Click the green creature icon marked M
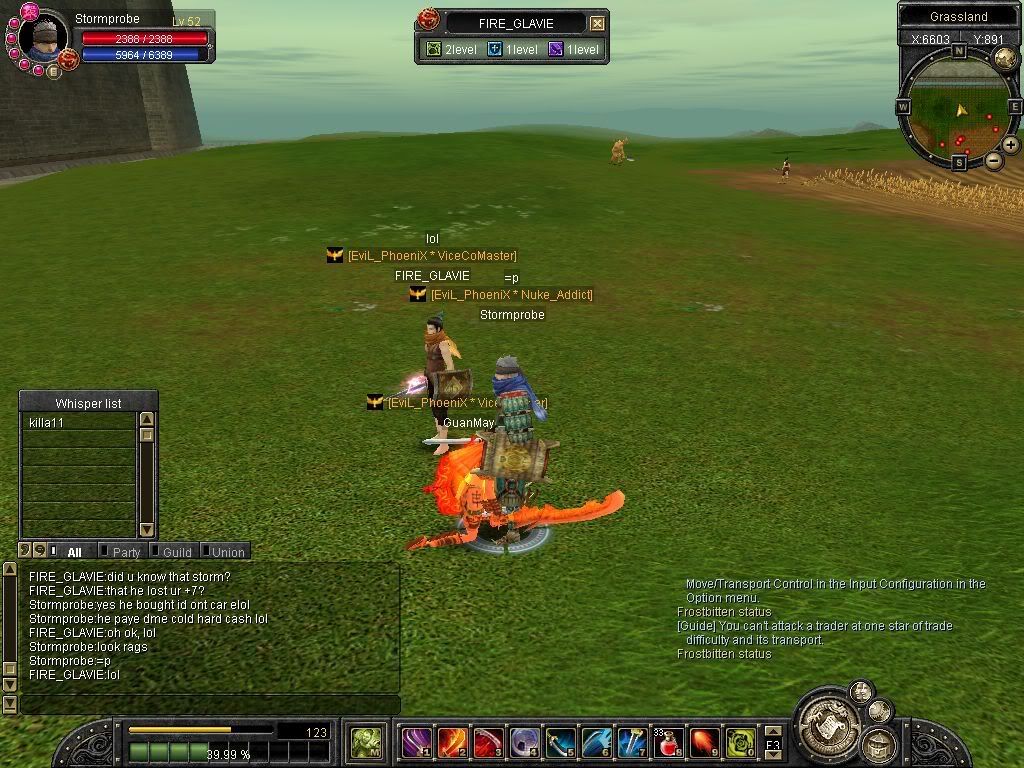Image resolution: width=1024 pixels, height=768 pixels. (x=367, y=743)
